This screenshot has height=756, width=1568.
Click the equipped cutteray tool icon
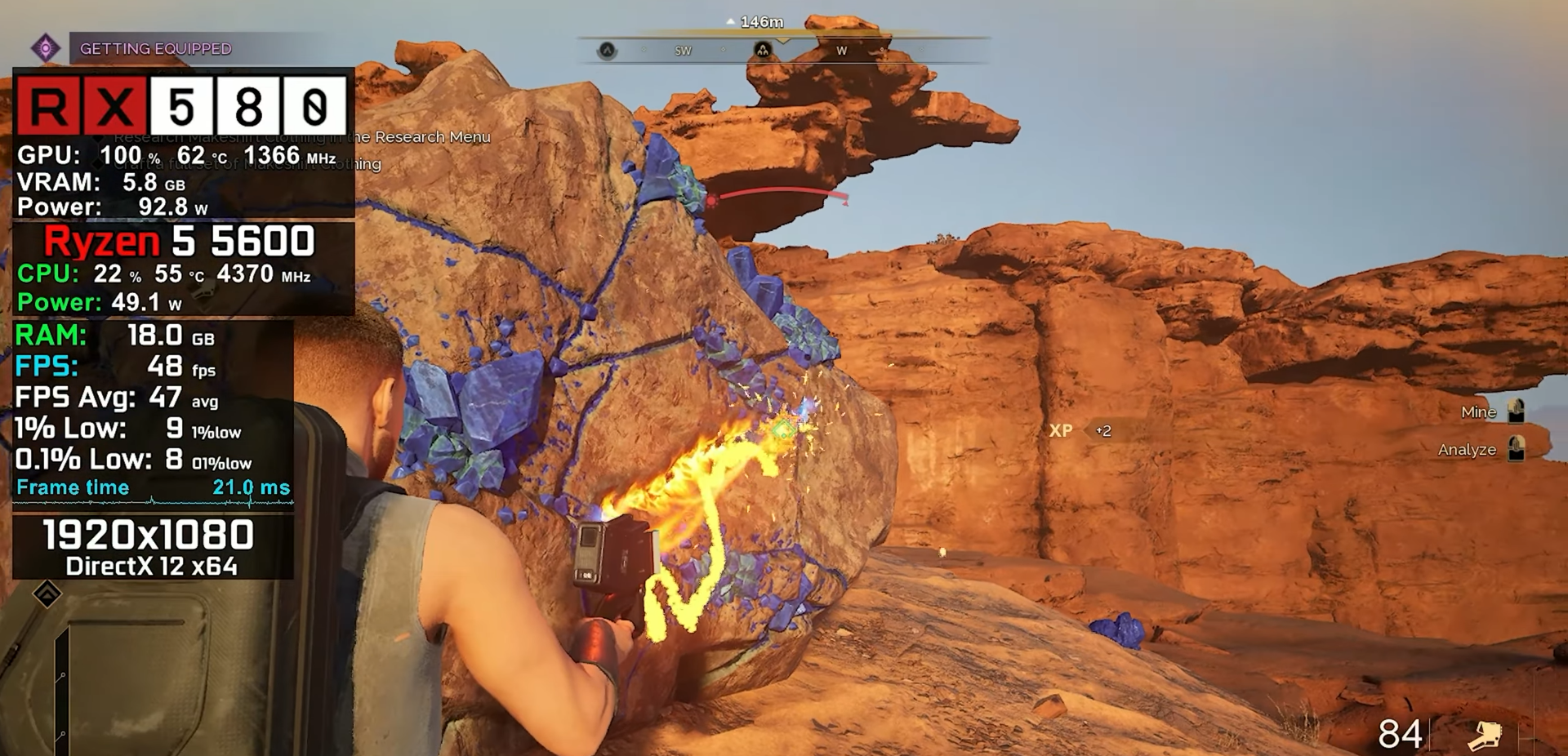[x=1484, y=735]
